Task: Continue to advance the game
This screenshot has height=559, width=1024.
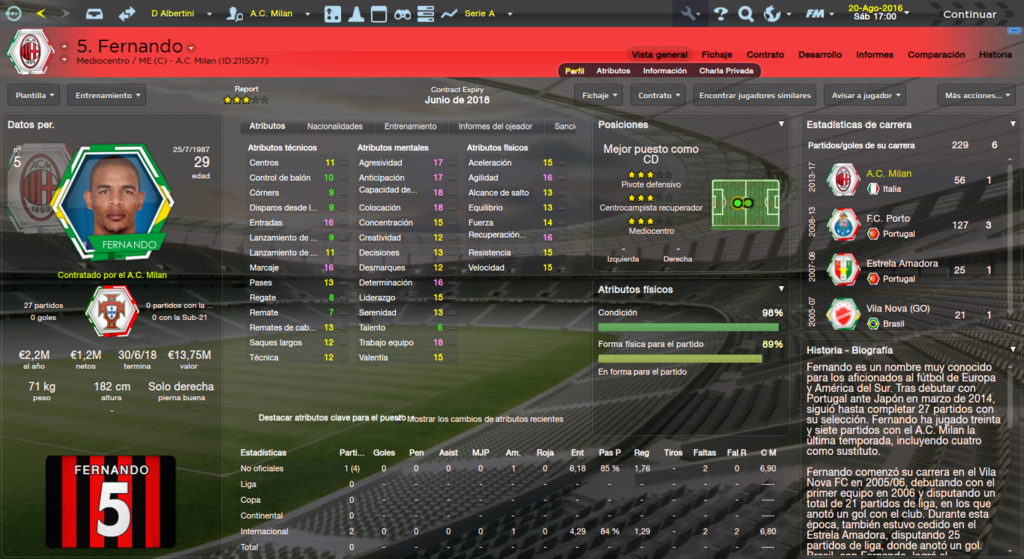Action: click(969, 14)
